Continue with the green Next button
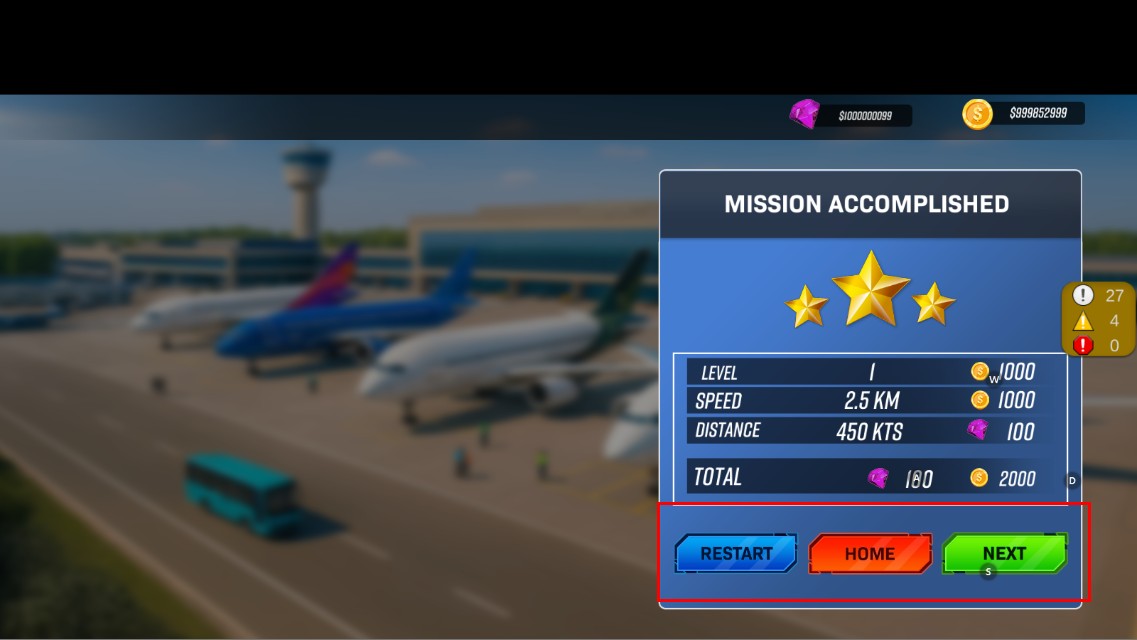Viewport: 1137px width, 640px height. 1004,553
